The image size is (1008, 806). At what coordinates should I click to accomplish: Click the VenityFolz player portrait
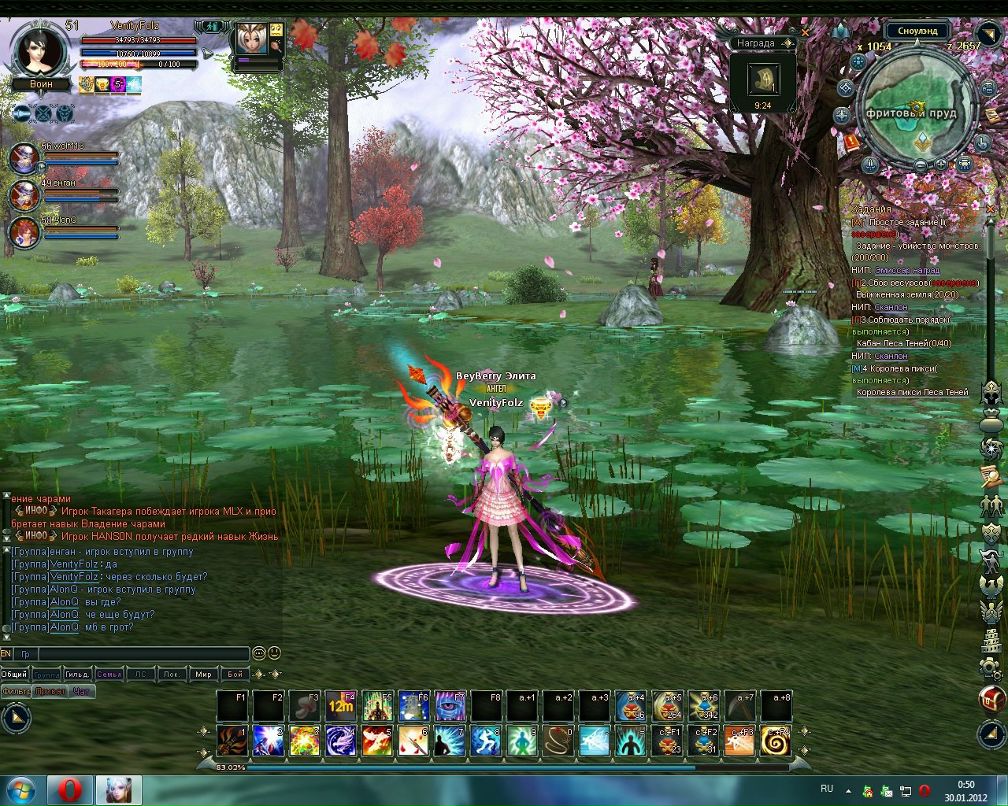(40, 47)
